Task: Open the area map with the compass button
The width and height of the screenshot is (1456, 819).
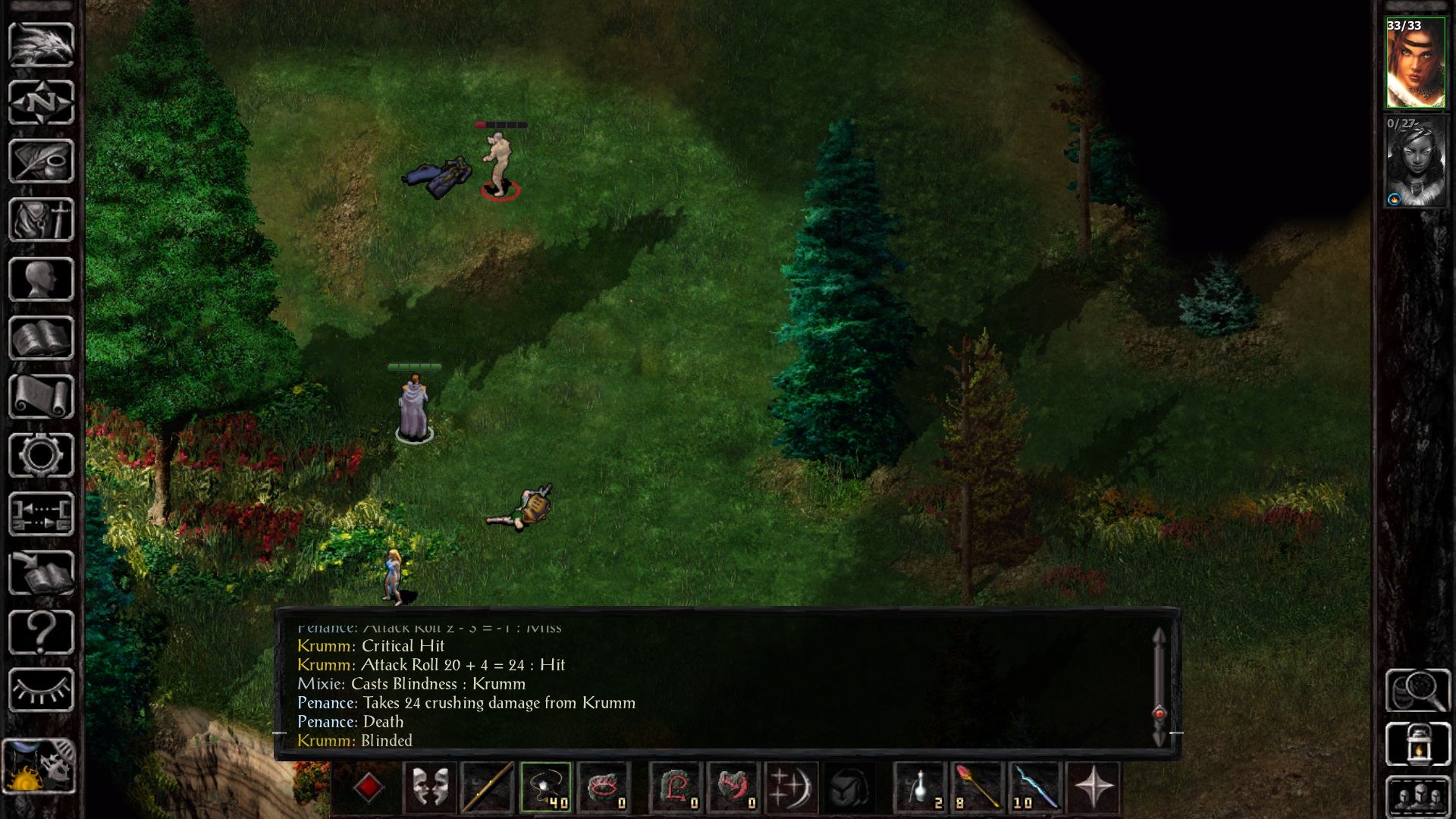Action: pyautogui.click(x=41, y=102)
